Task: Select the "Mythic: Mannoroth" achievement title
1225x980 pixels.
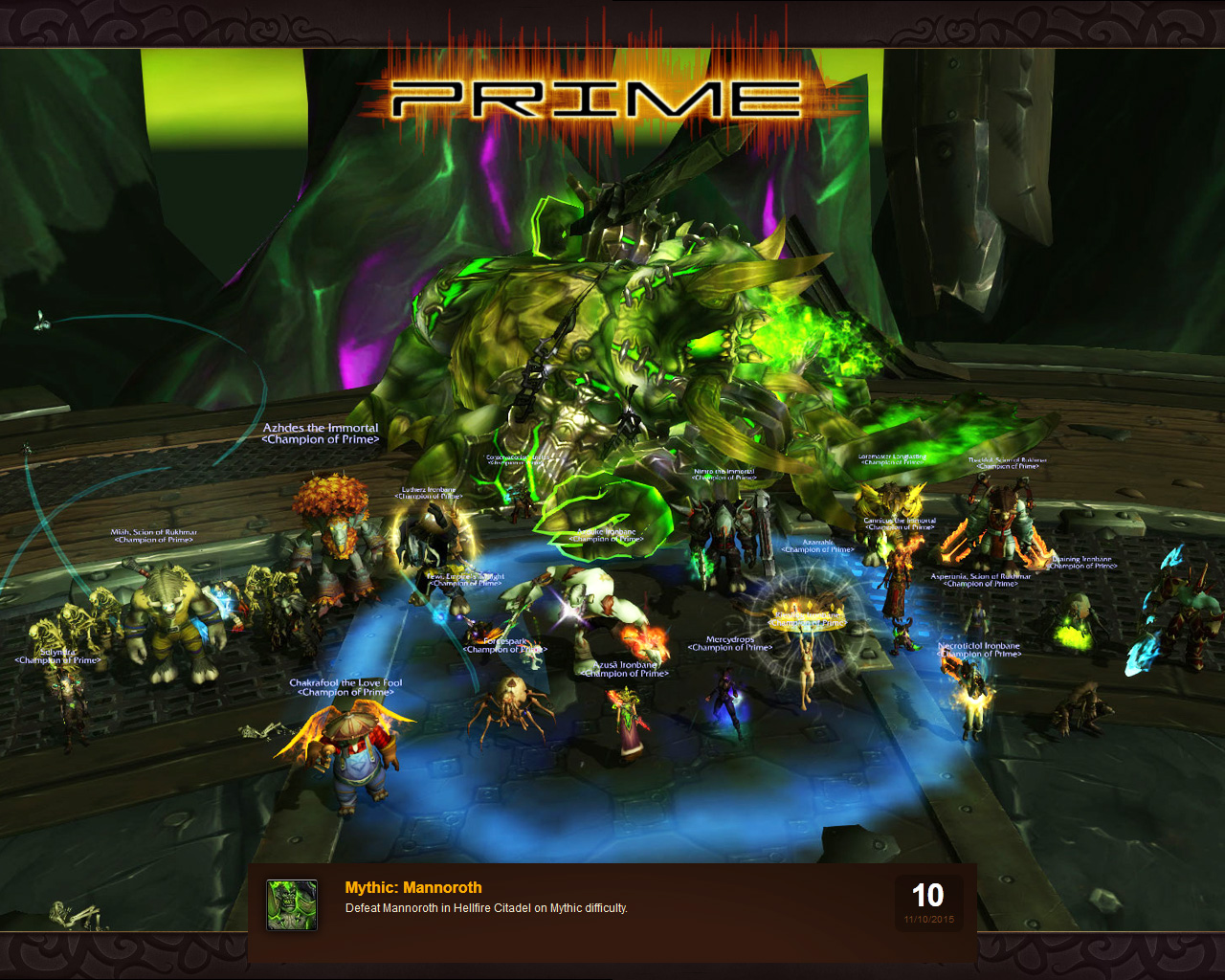Action: (412, 887)
